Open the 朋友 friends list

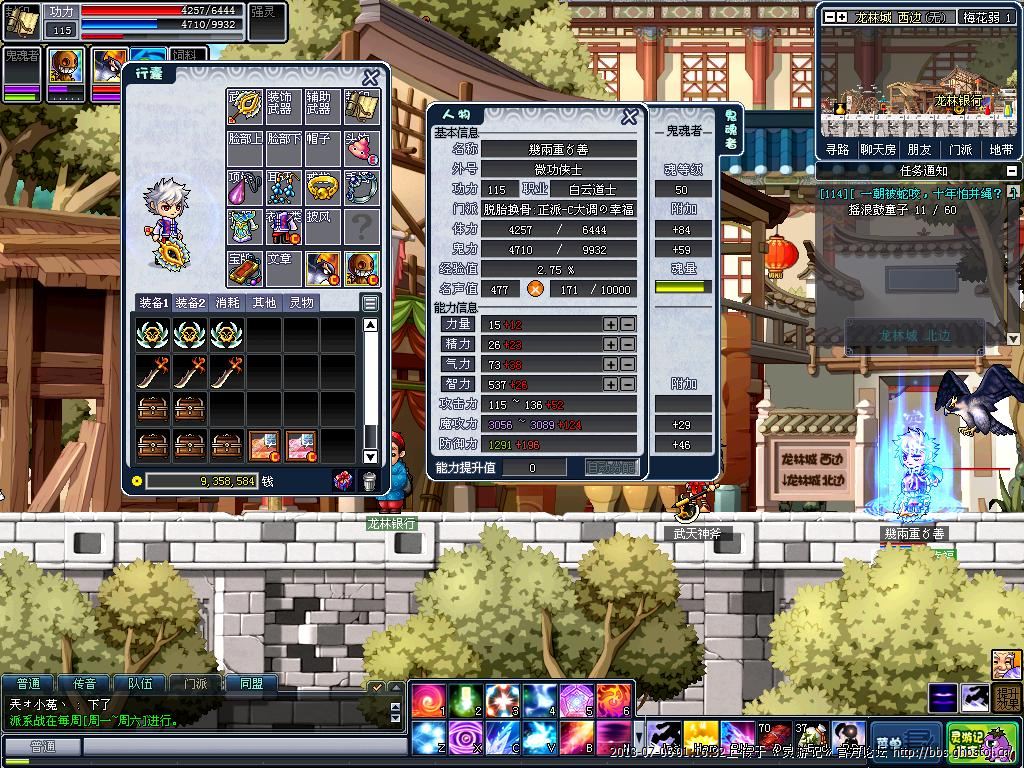(919, 150)
